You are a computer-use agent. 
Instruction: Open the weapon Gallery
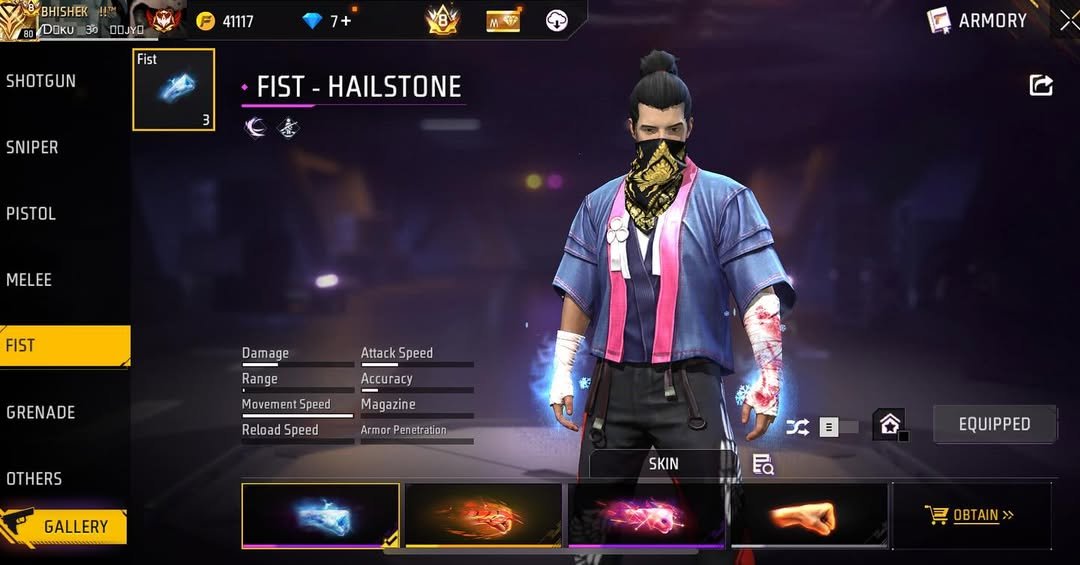(x=65, y=526)
